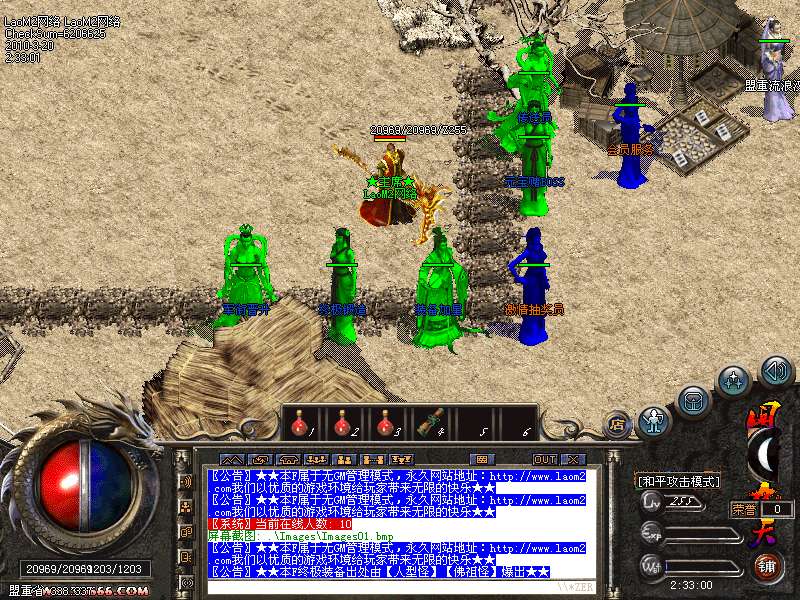Toggle sound with the speaker button
The image size is (800, 600).
pos(775,371)
